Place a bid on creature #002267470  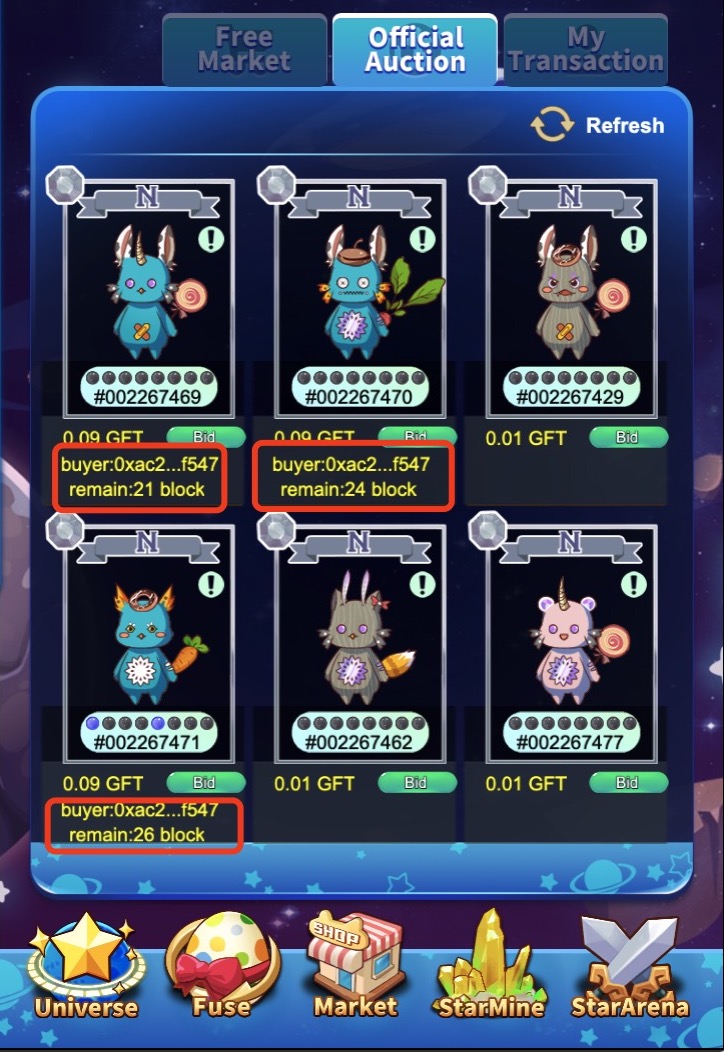(416, 436)
